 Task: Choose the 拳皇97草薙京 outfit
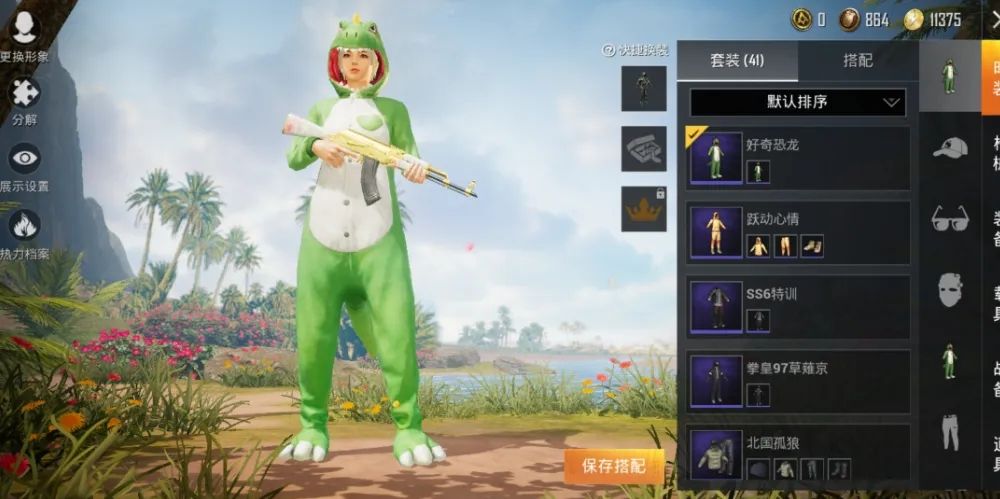pos(797,381)
